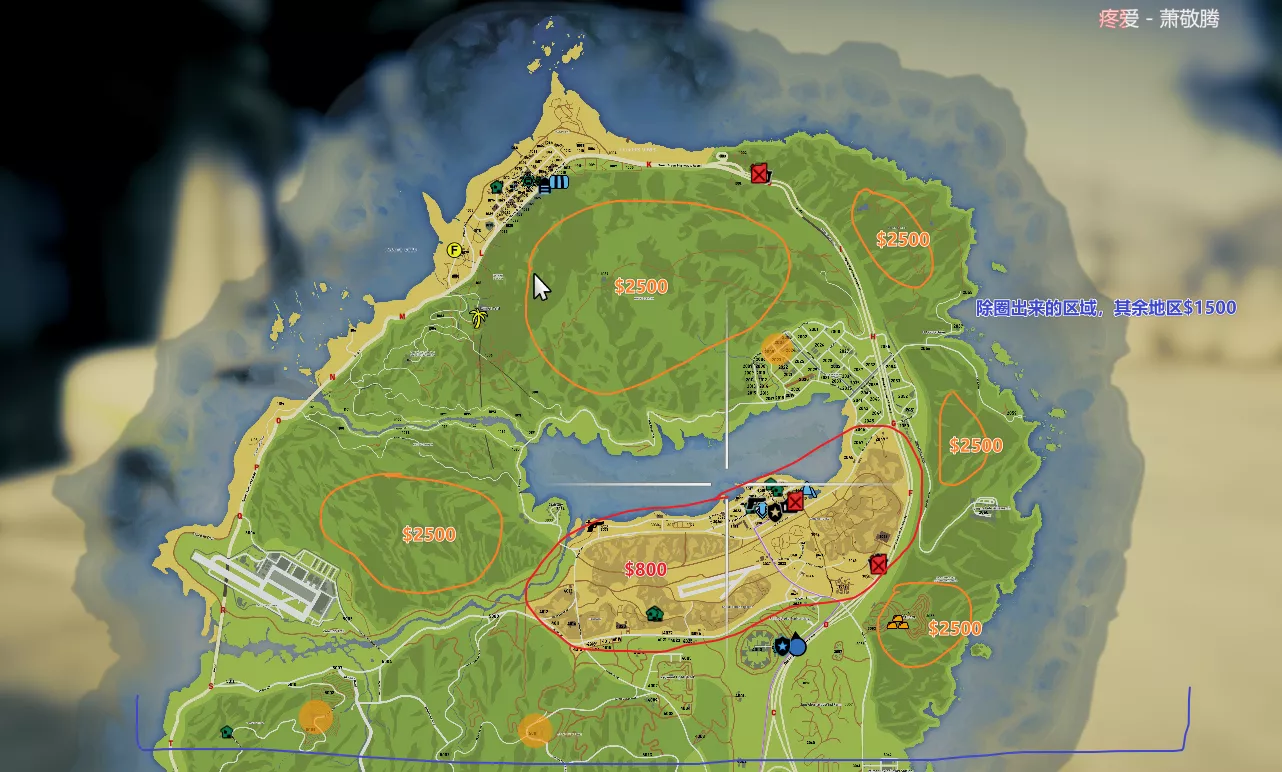The width and height of the screenshot is (1282, 772).
Task: Select the green house inside the $800 zone
Action: pos(655,613)
